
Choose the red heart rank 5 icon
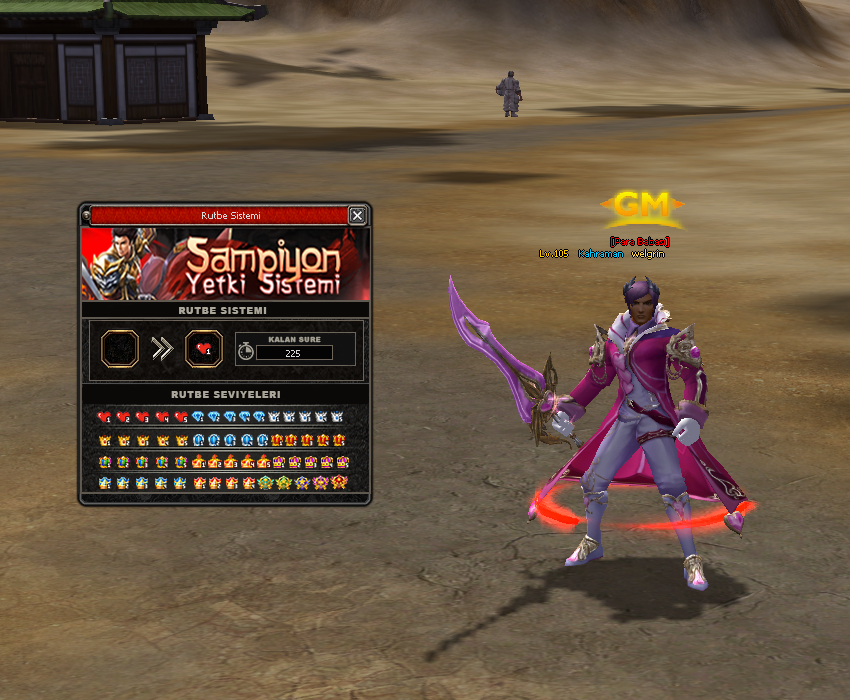(181, 417)
